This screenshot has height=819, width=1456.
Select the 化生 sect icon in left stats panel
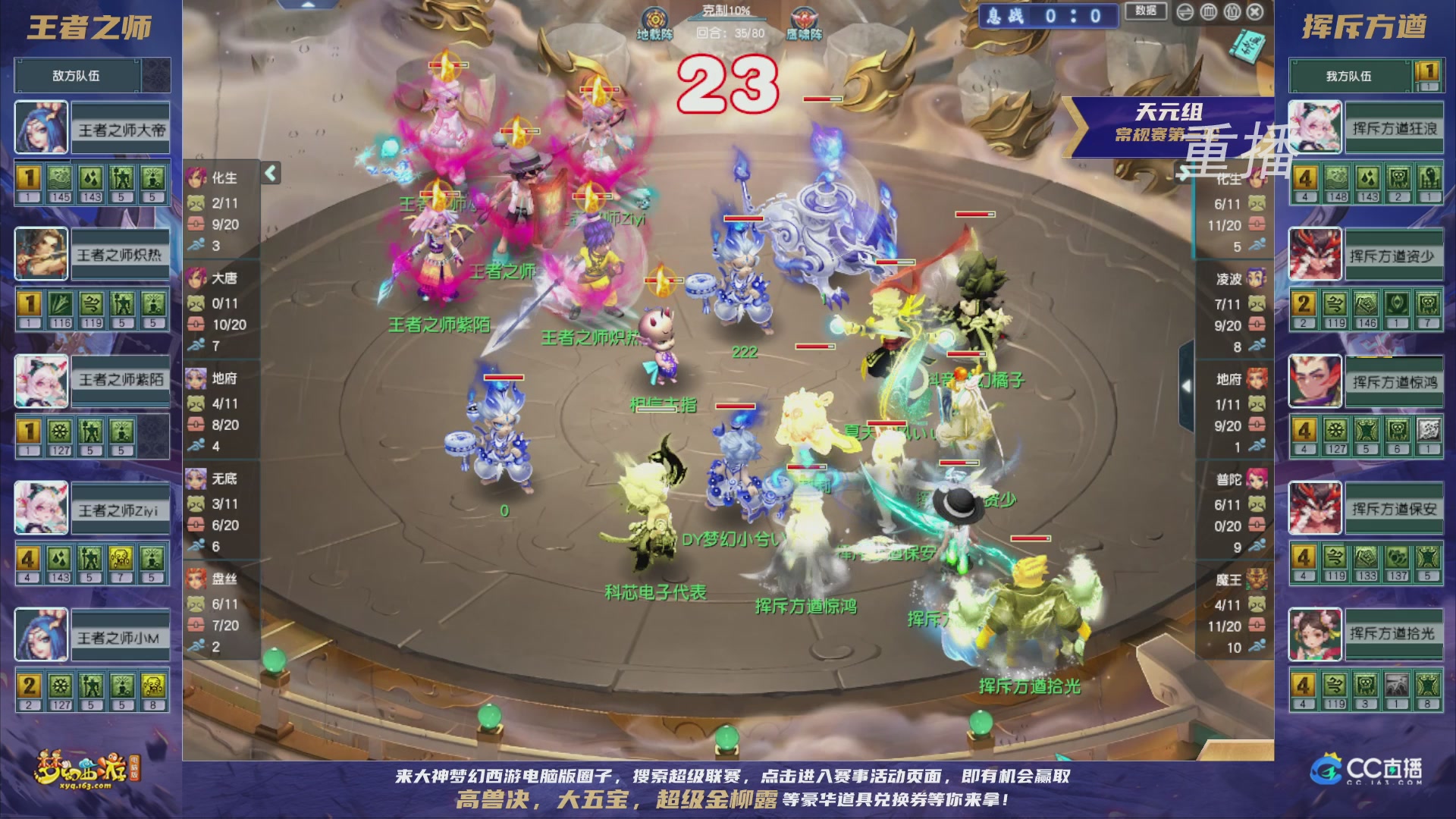click(x=196, y=178)
